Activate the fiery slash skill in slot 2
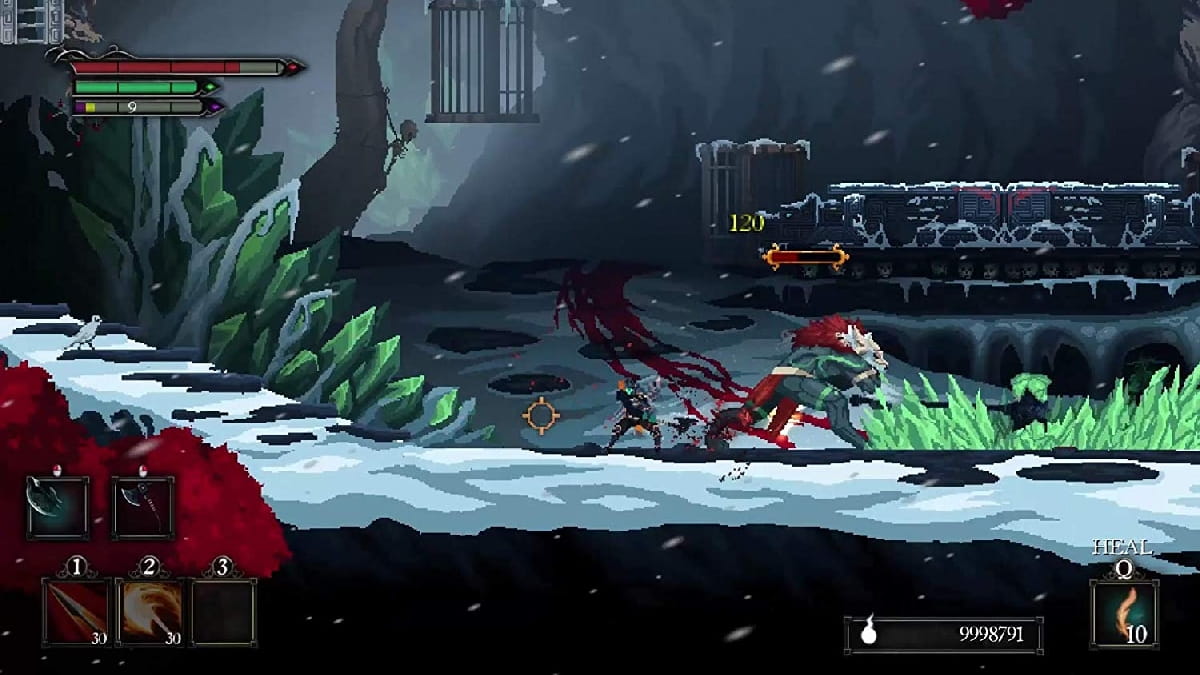Screen dimensions: 1200x675 tap(150, 612)
